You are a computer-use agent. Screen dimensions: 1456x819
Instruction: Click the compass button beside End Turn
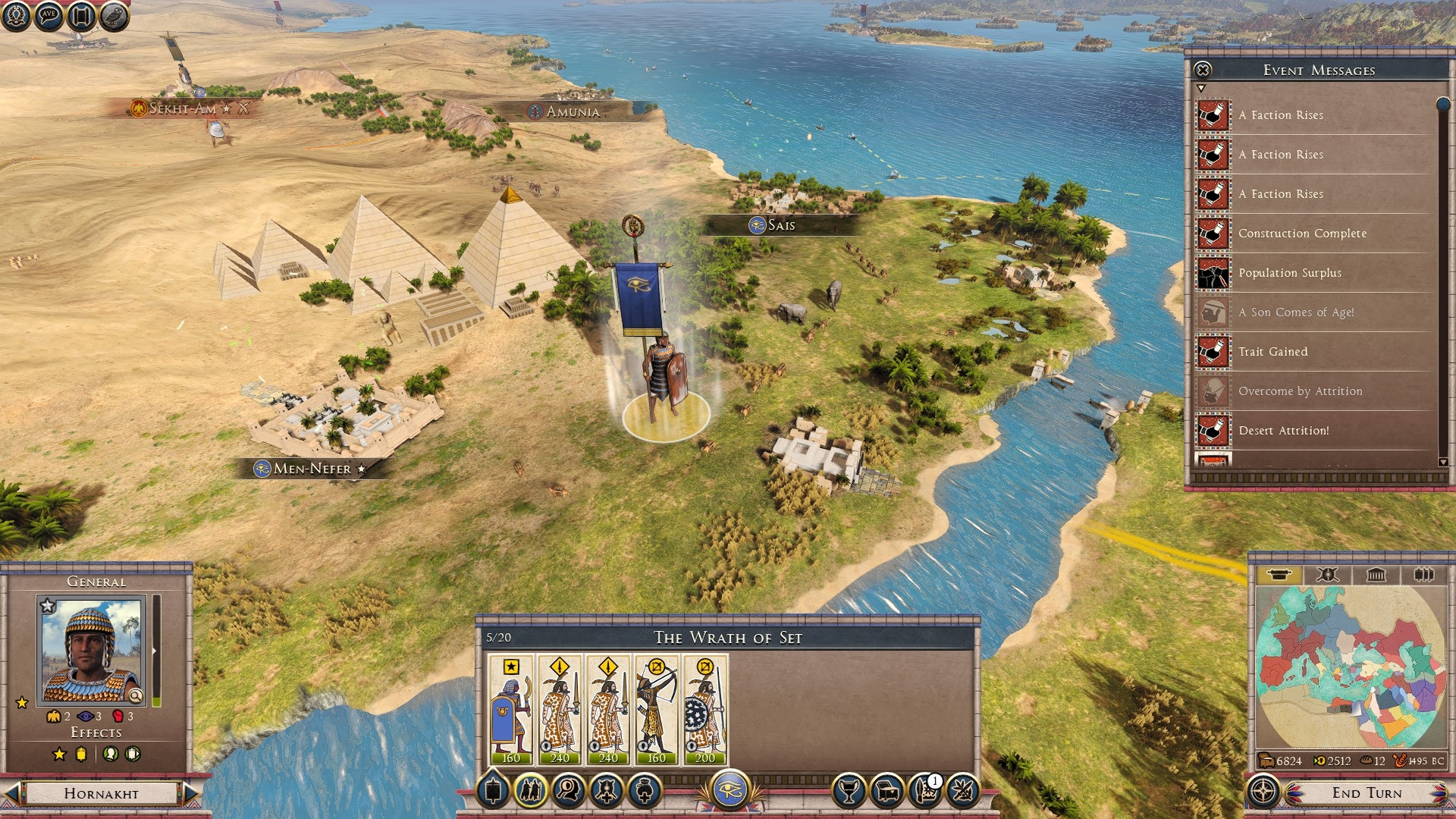[x=1263, y=792]
